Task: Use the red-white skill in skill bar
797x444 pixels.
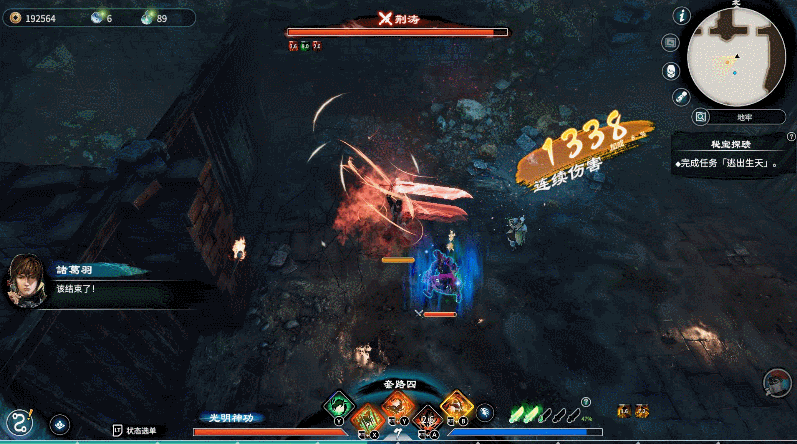Action: tap(427, 419)
